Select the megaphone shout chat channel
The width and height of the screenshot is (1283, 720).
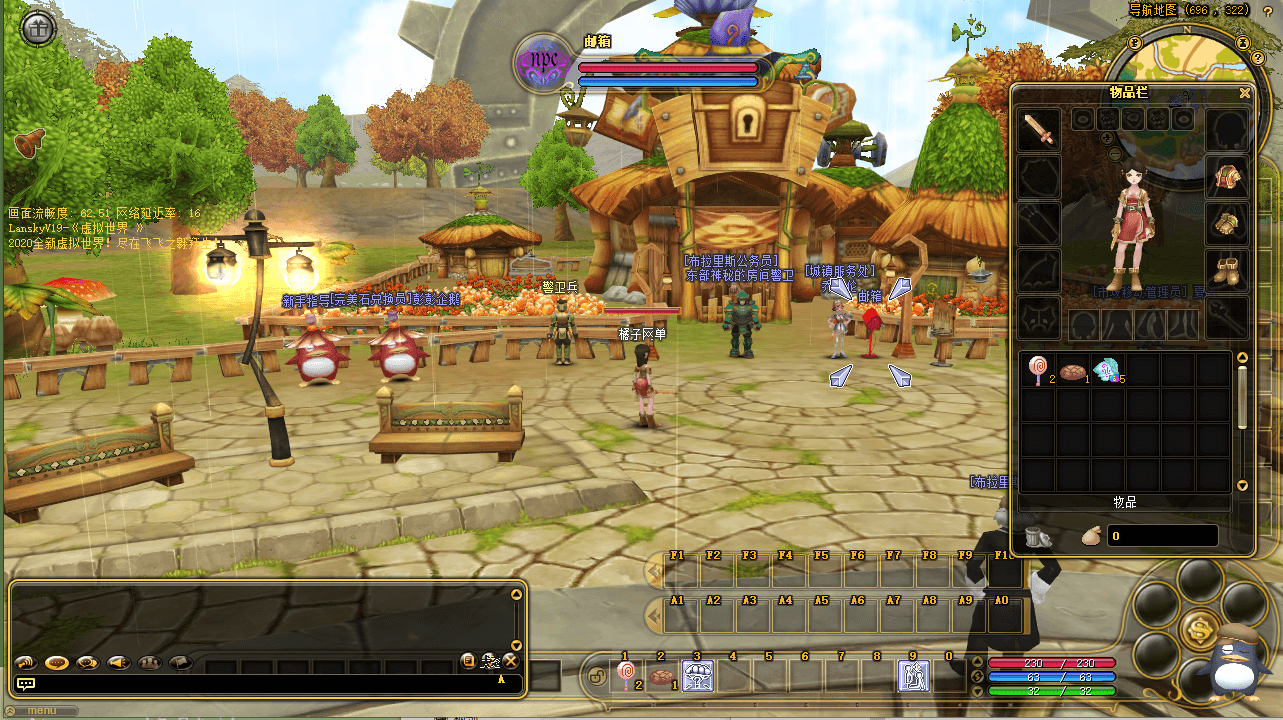point(119,662)
